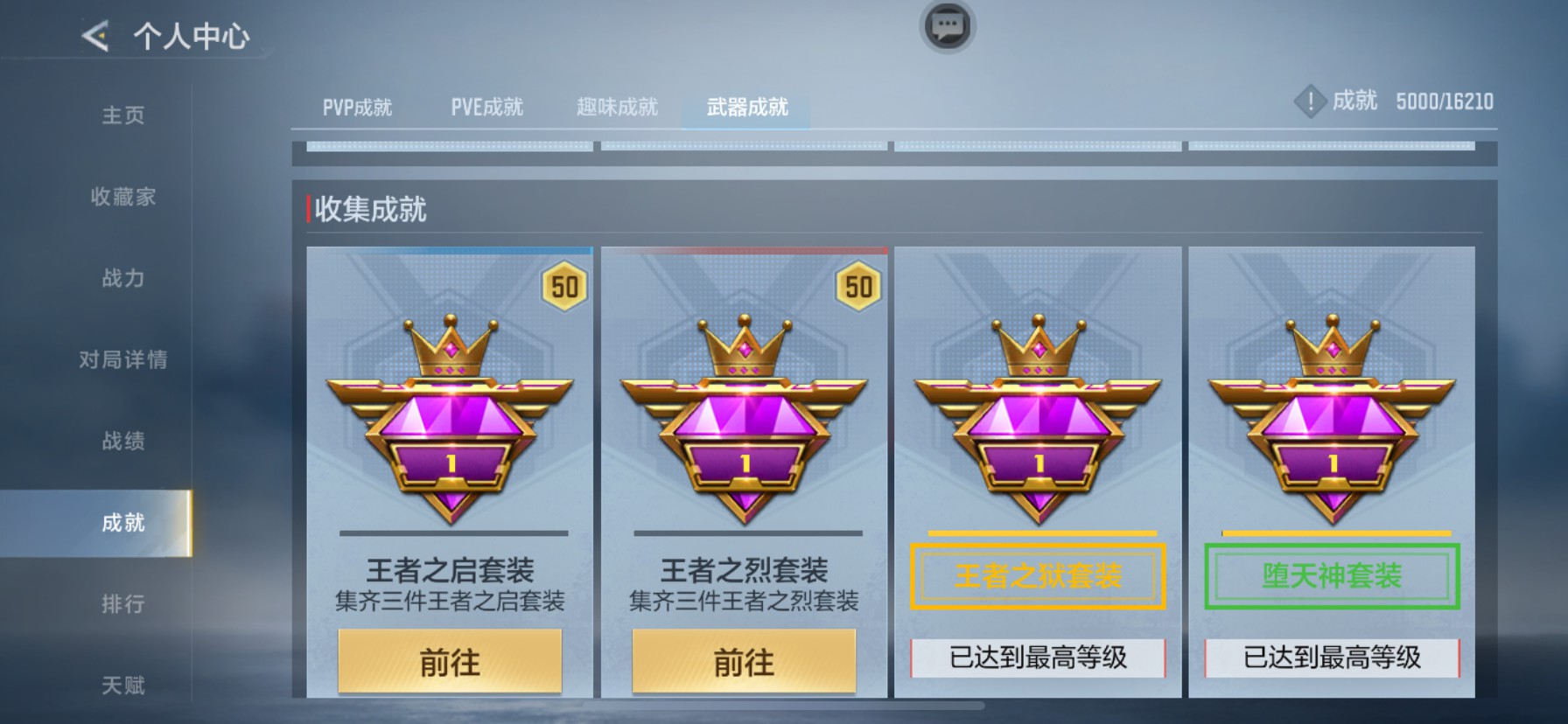
Task: Switch to the PVE成就 tab
Action: pos(487,106)
